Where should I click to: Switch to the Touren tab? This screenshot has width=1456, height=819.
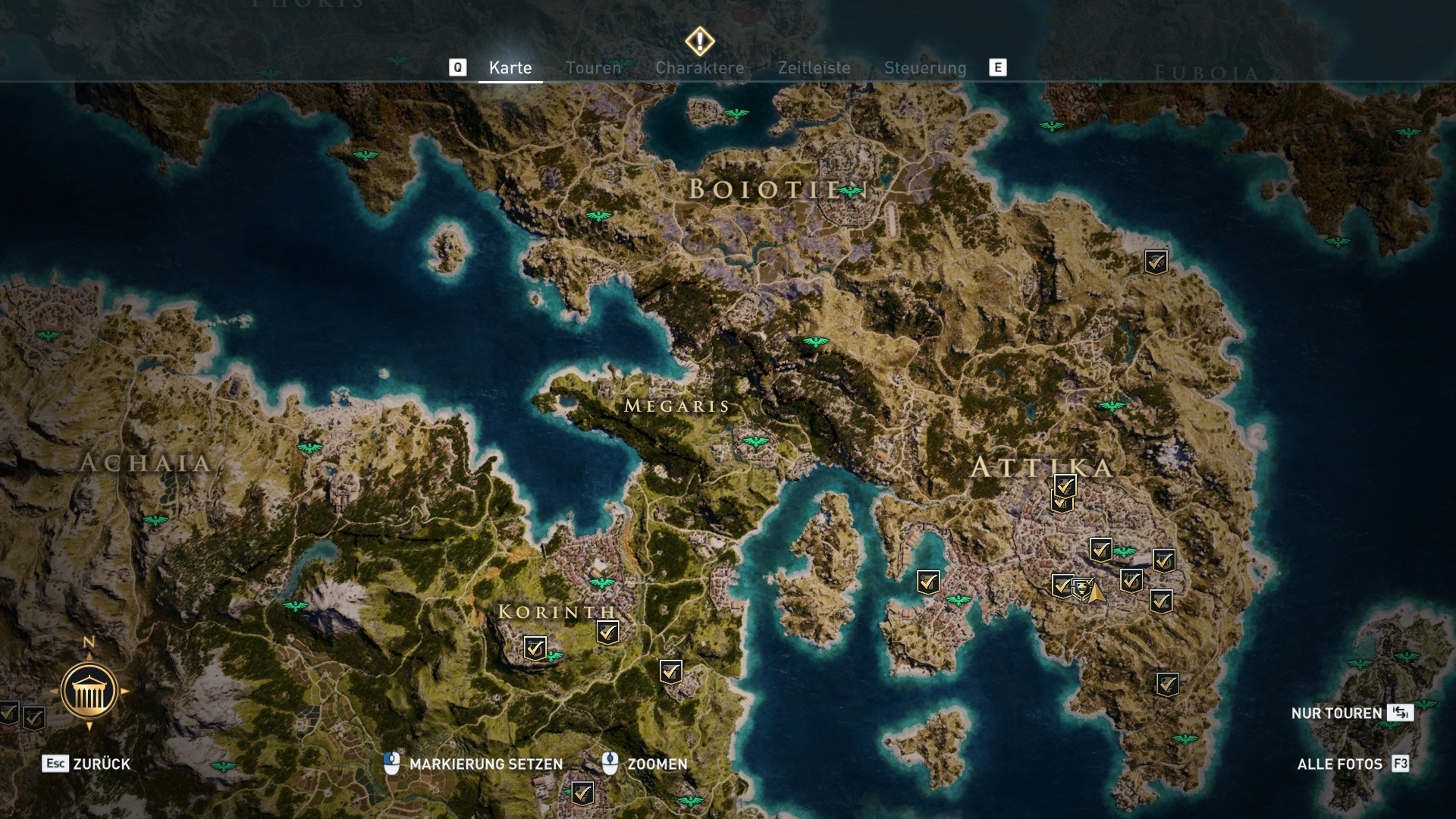tap(593, 68)
